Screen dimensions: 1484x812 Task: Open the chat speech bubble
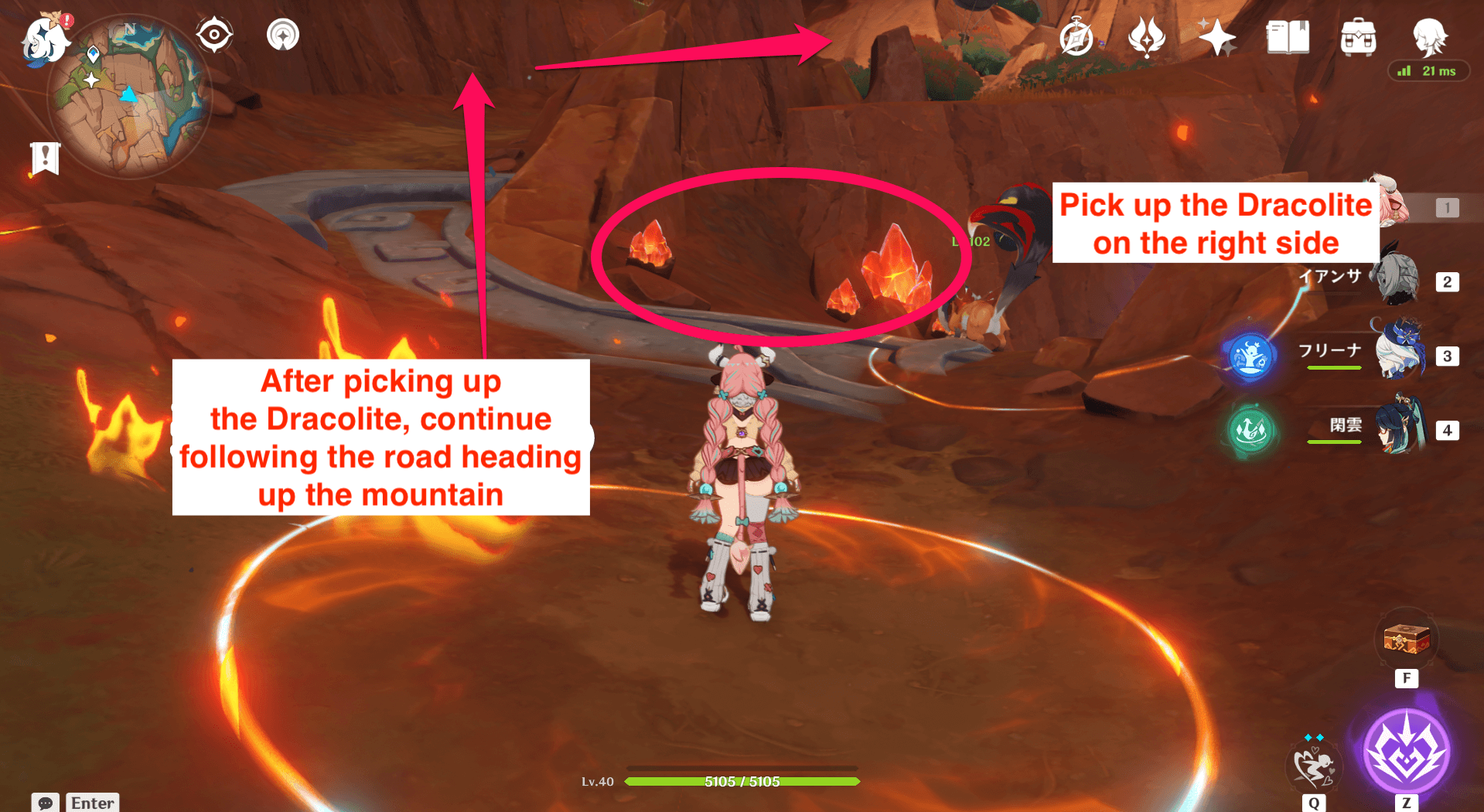(46, 802)
